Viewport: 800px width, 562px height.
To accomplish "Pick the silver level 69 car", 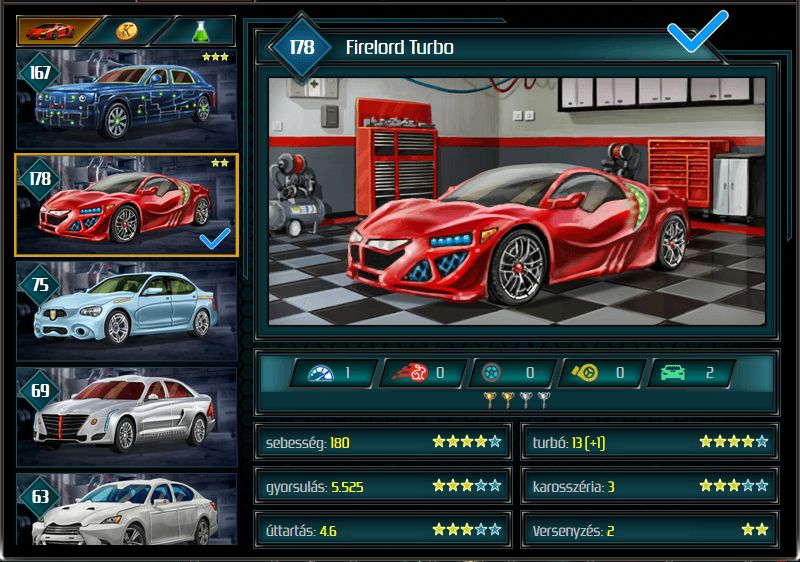I will pos(126,415).
